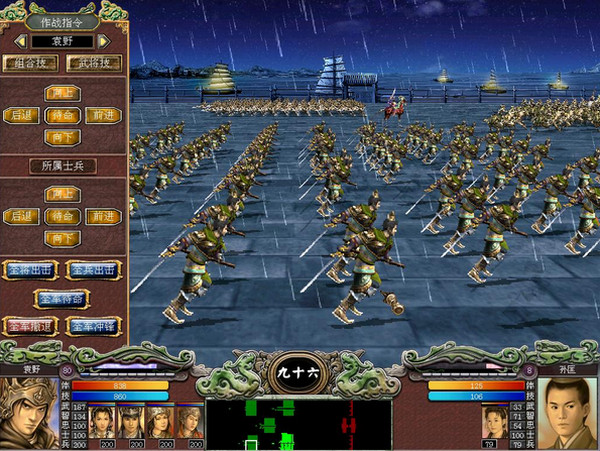Choose 全军待命 whole army standby
This screenshot has width=600, height=451.
click(x=61, y=298)
